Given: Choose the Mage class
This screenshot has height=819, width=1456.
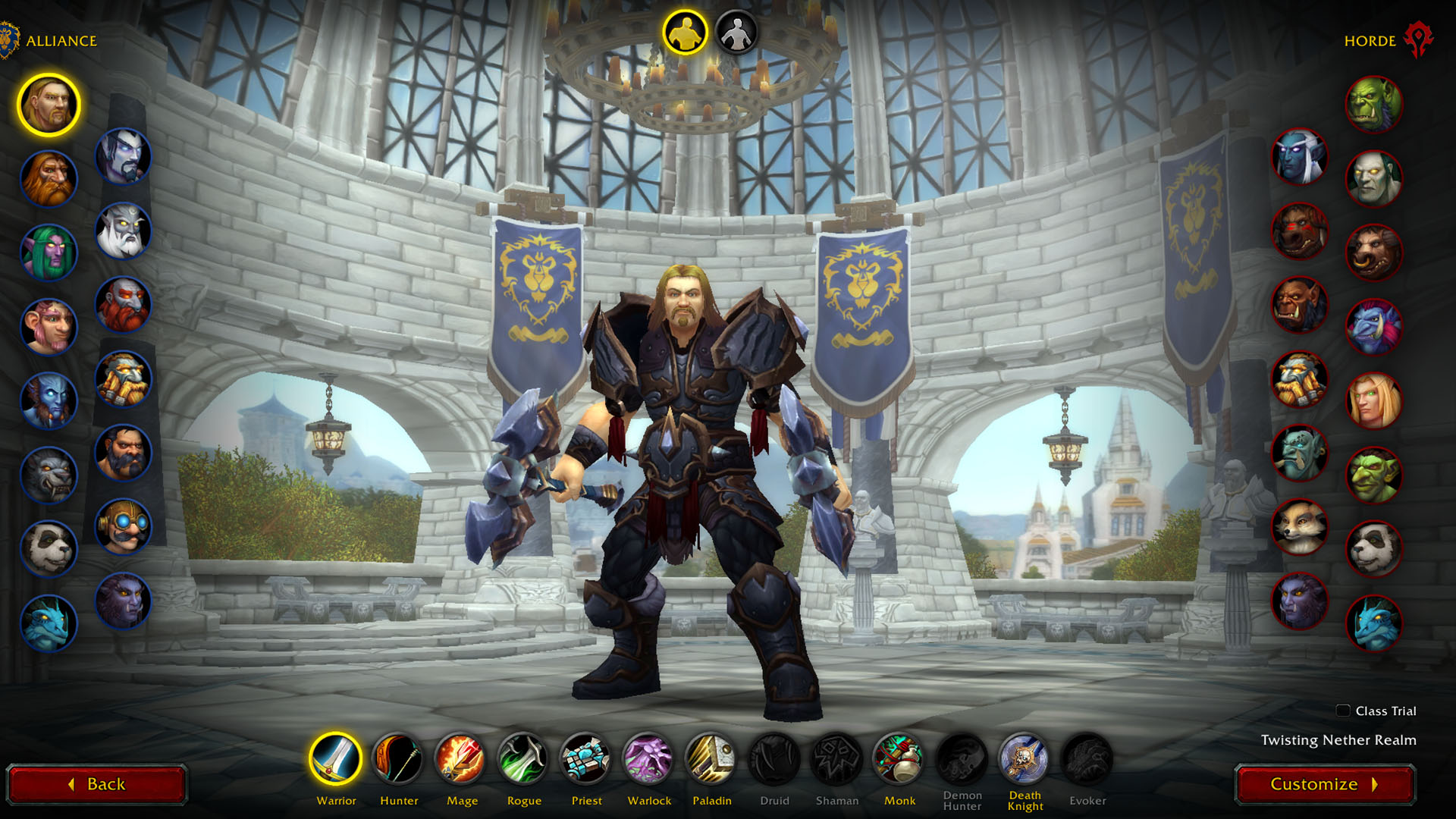Looking at the screenshot, I should tap(461, 758).
